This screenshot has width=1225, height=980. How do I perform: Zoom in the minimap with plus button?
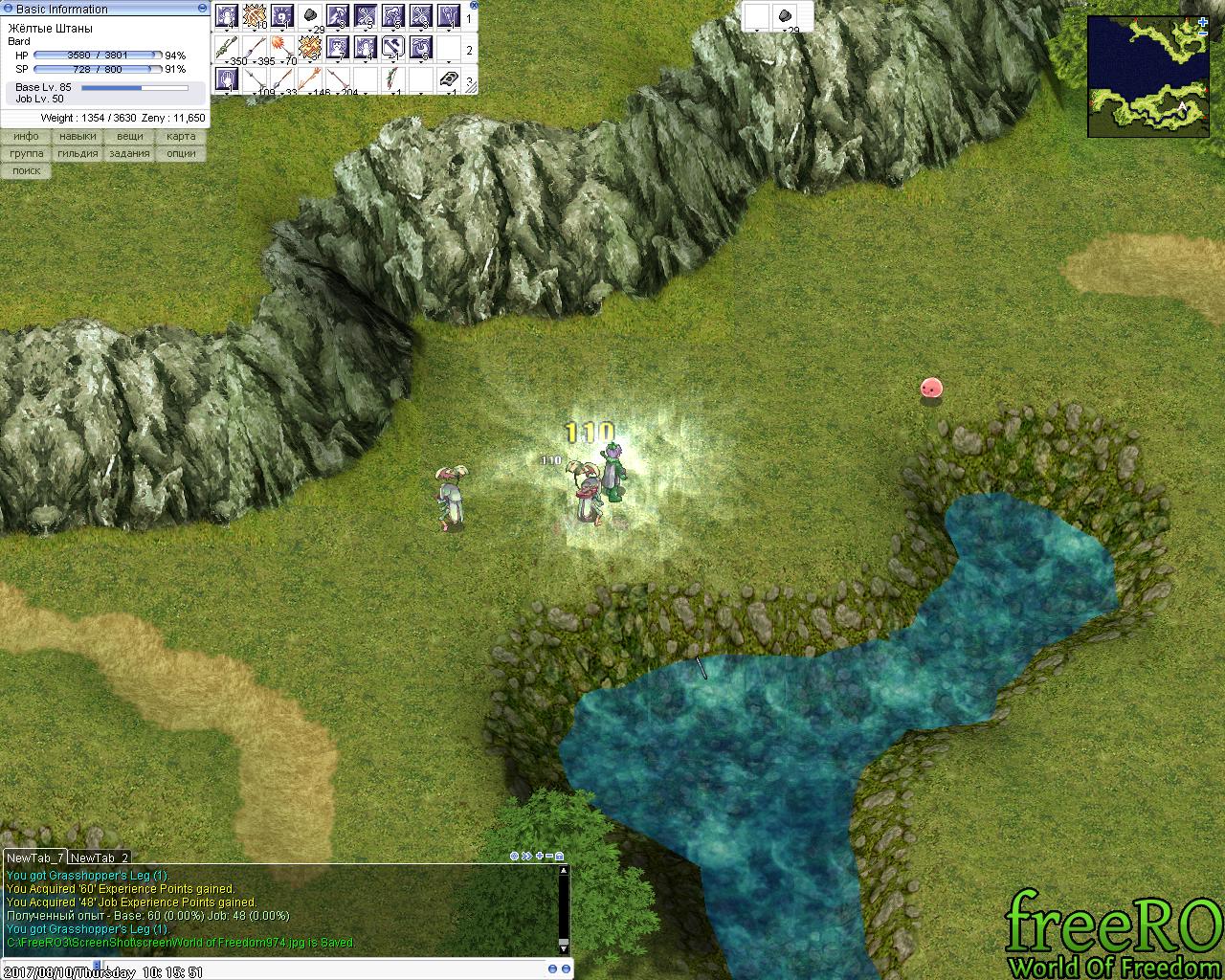click(1202, 22)
